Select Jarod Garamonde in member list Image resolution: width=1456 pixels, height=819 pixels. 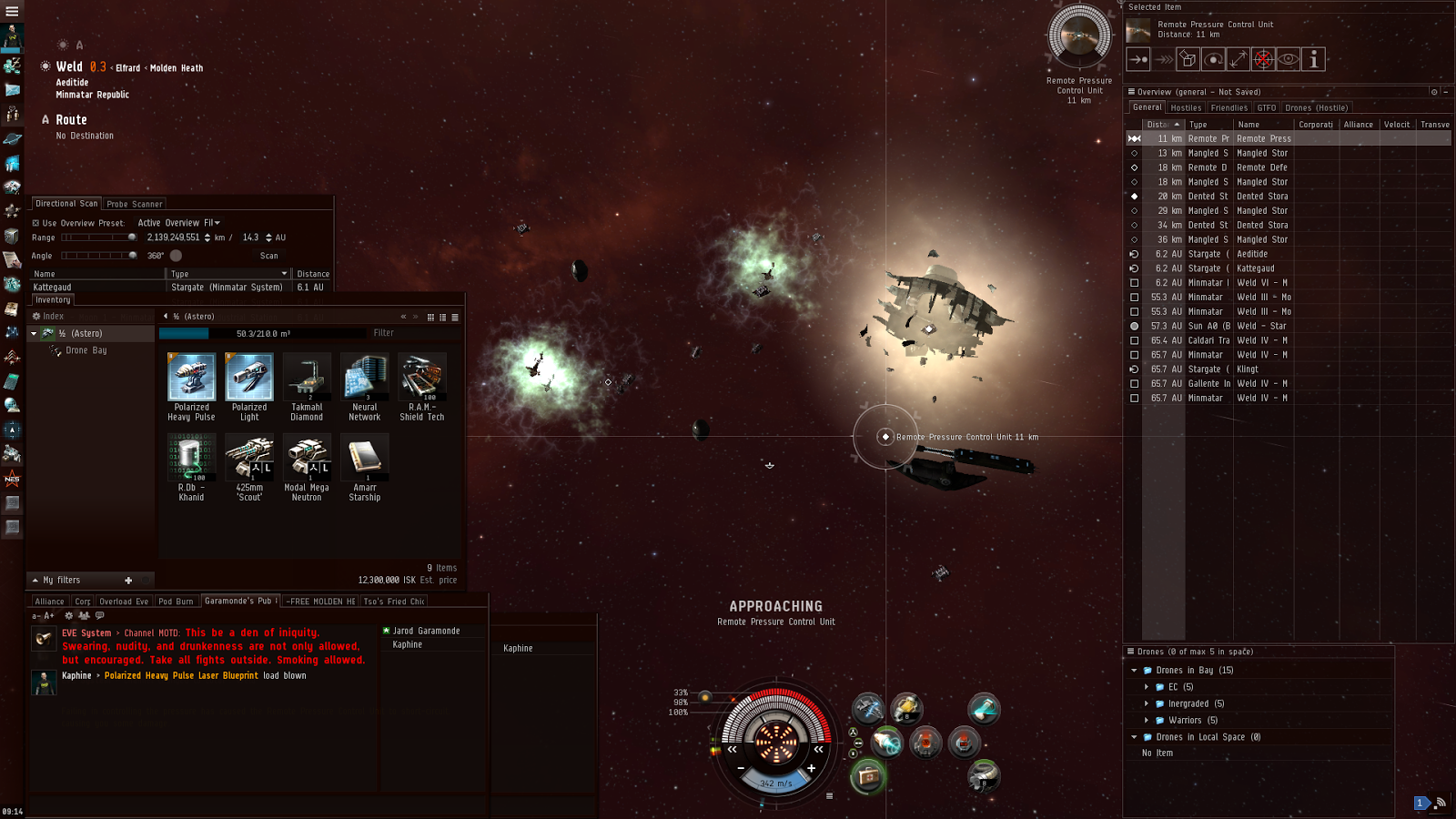point(426,631)
